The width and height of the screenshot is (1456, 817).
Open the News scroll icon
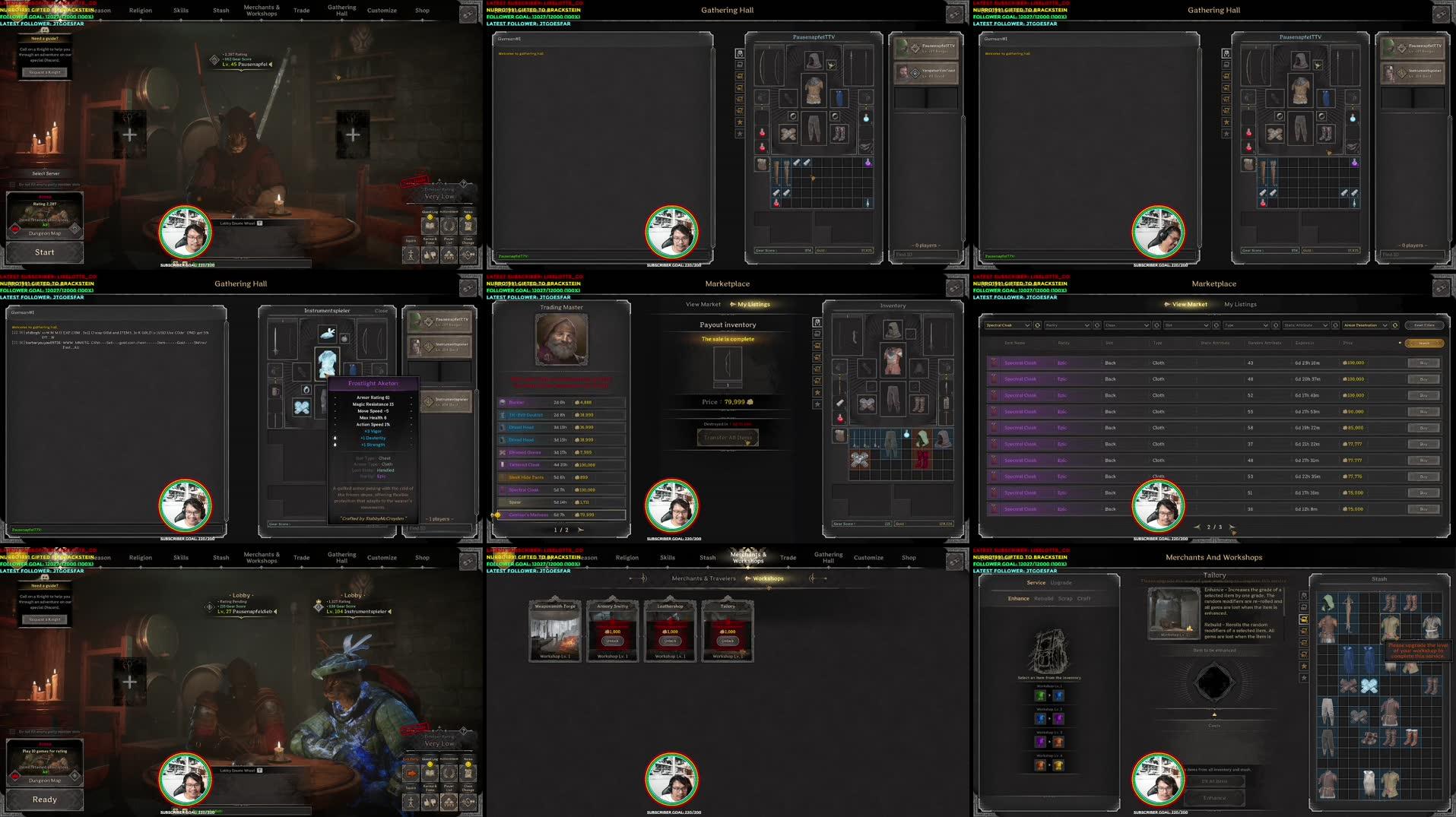tap(468, 226)
